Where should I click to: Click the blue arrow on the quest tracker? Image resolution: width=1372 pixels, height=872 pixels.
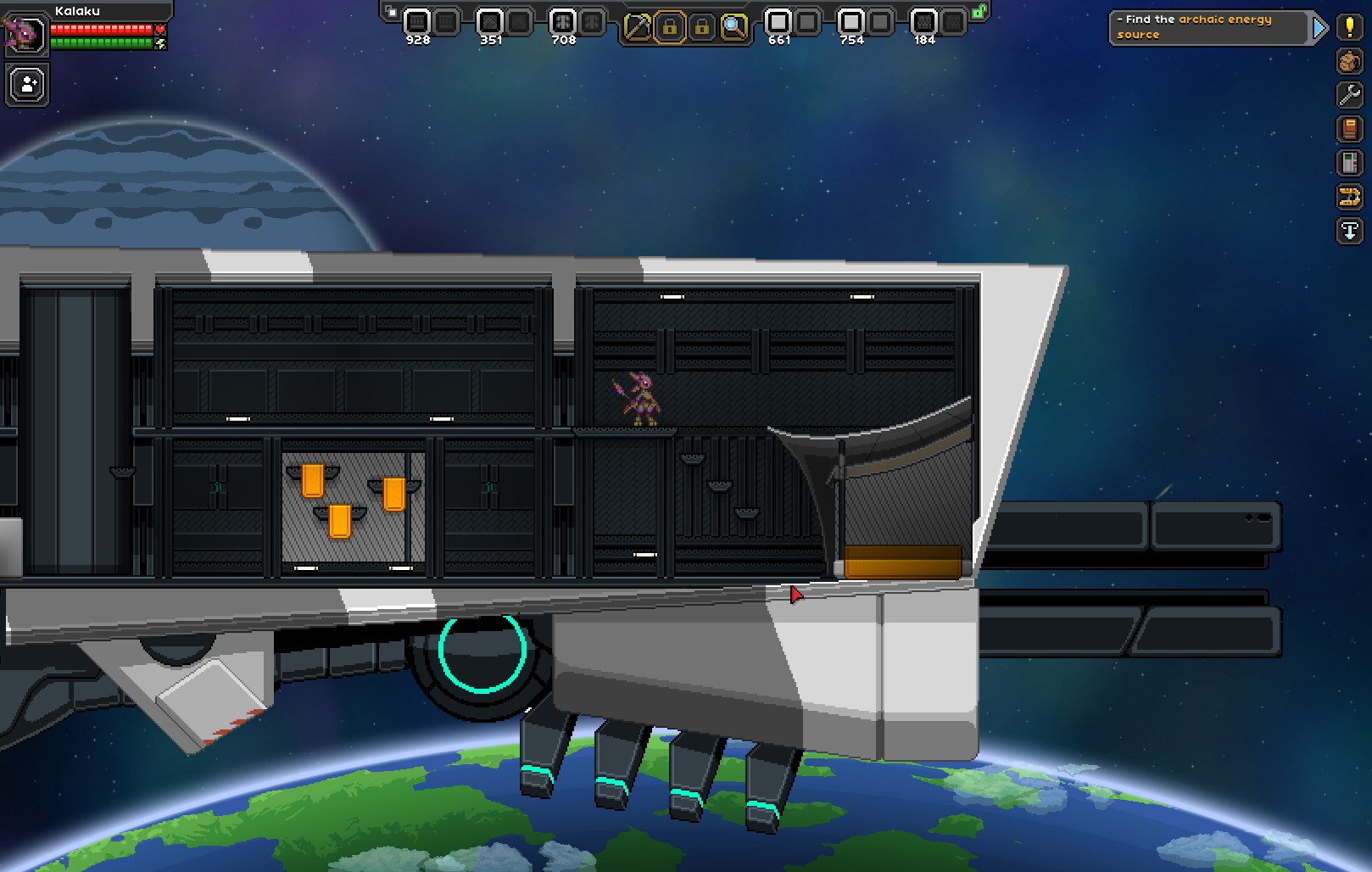1319,28
